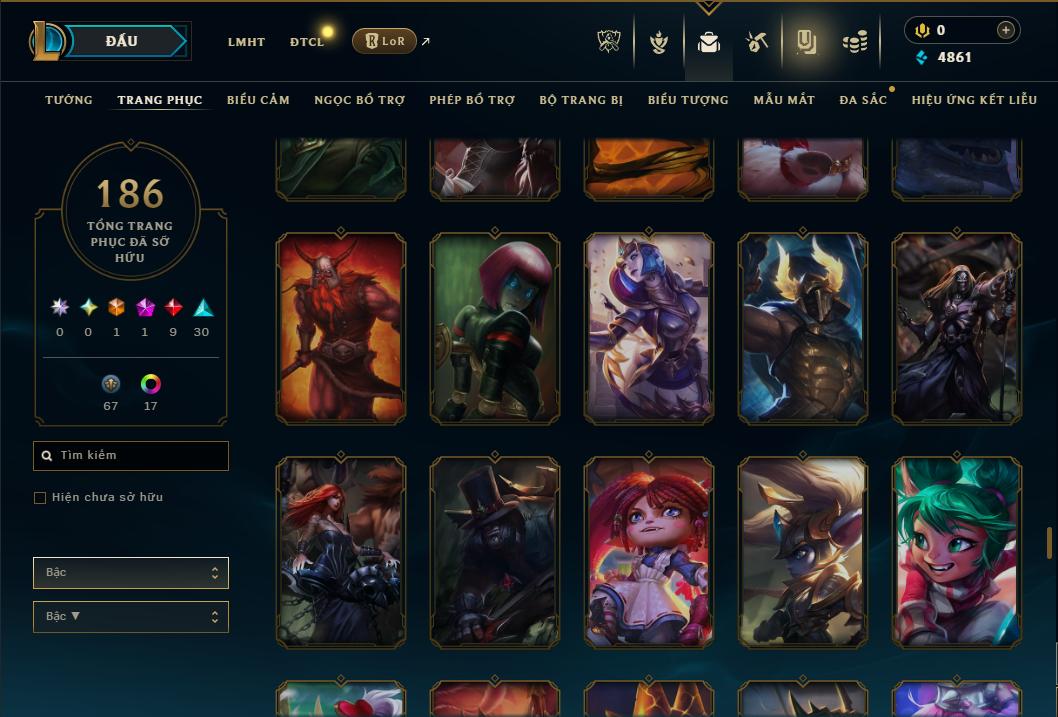Go to the PHÉP BỔ TRỢ tab
The height and width of the screenshot is (717, 1058).
pyautogui.click(x=472, y=100)
